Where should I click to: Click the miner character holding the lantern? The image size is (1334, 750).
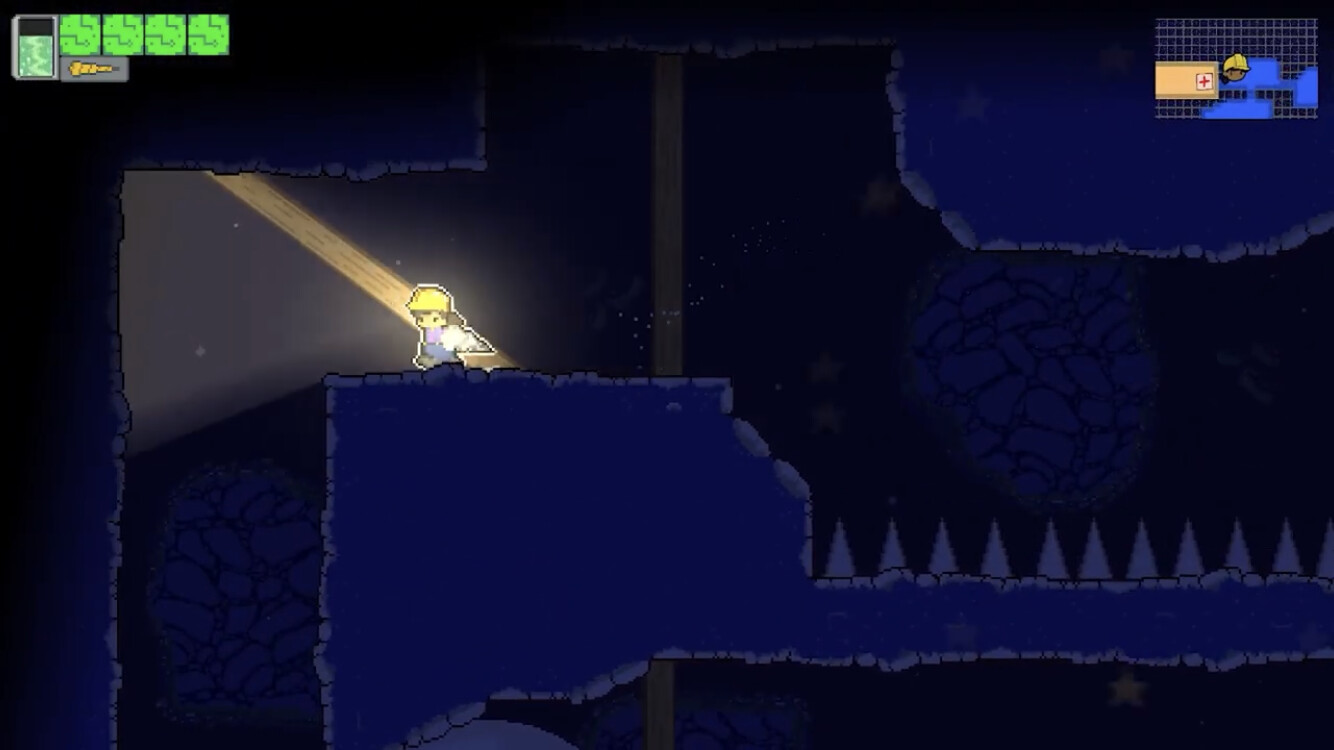(x=434, y=325)
